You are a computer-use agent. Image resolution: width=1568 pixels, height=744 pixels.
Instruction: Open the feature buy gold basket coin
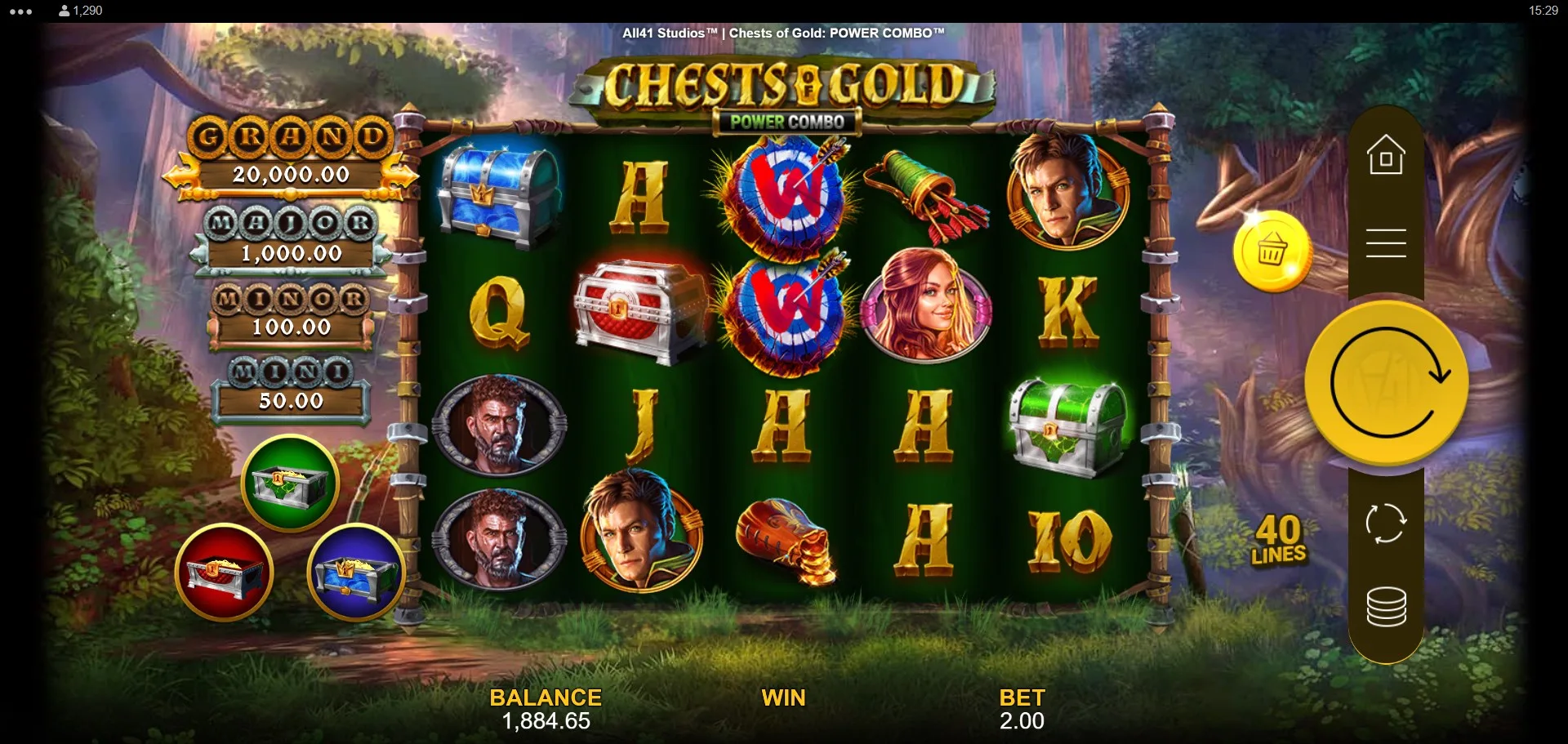1271,252
